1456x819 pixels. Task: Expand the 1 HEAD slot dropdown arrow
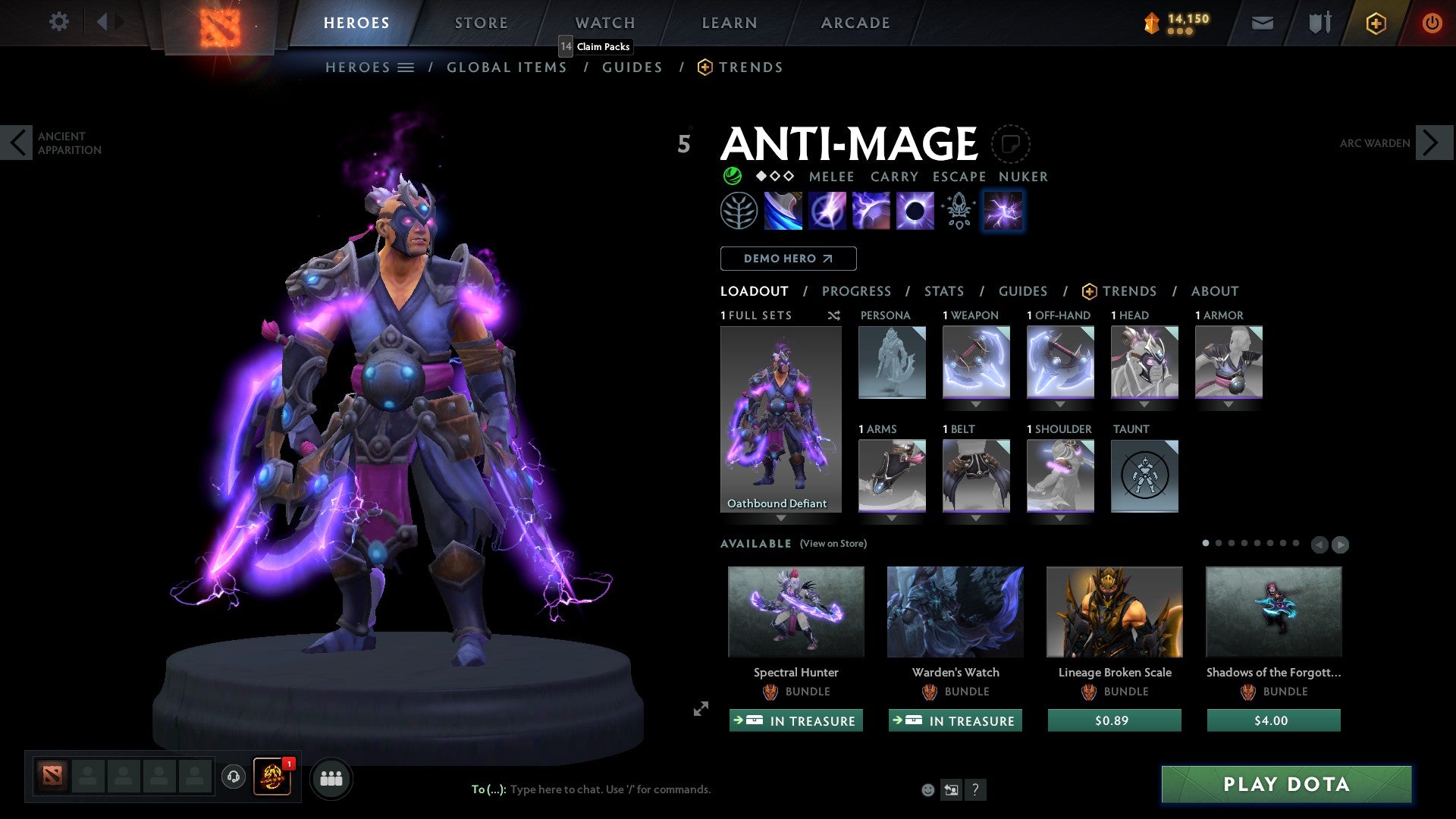click(1144, 404)
